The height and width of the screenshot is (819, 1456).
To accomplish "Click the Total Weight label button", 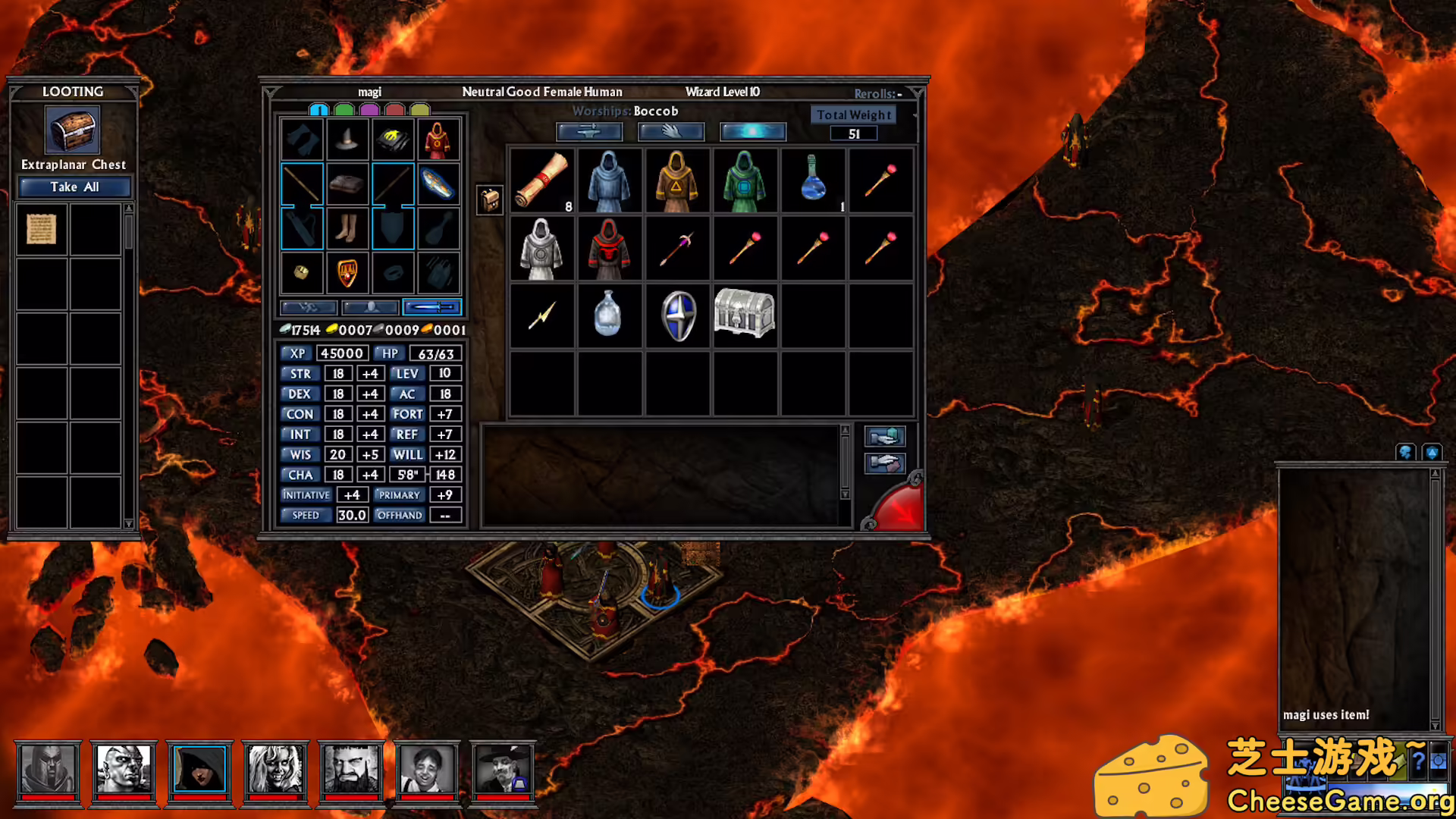I will pyautogui.click(x=854, y=115).
